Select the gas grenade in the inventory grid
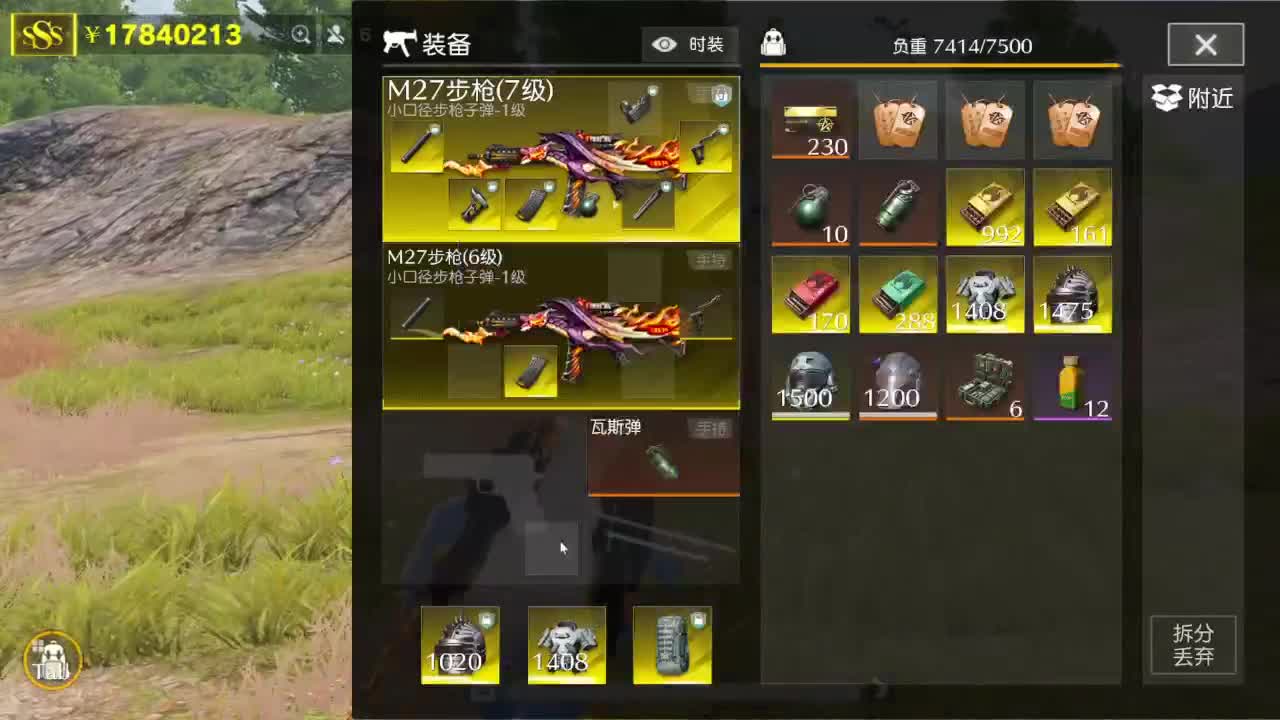The image size is (1280, 720). [x=897, y=207]
